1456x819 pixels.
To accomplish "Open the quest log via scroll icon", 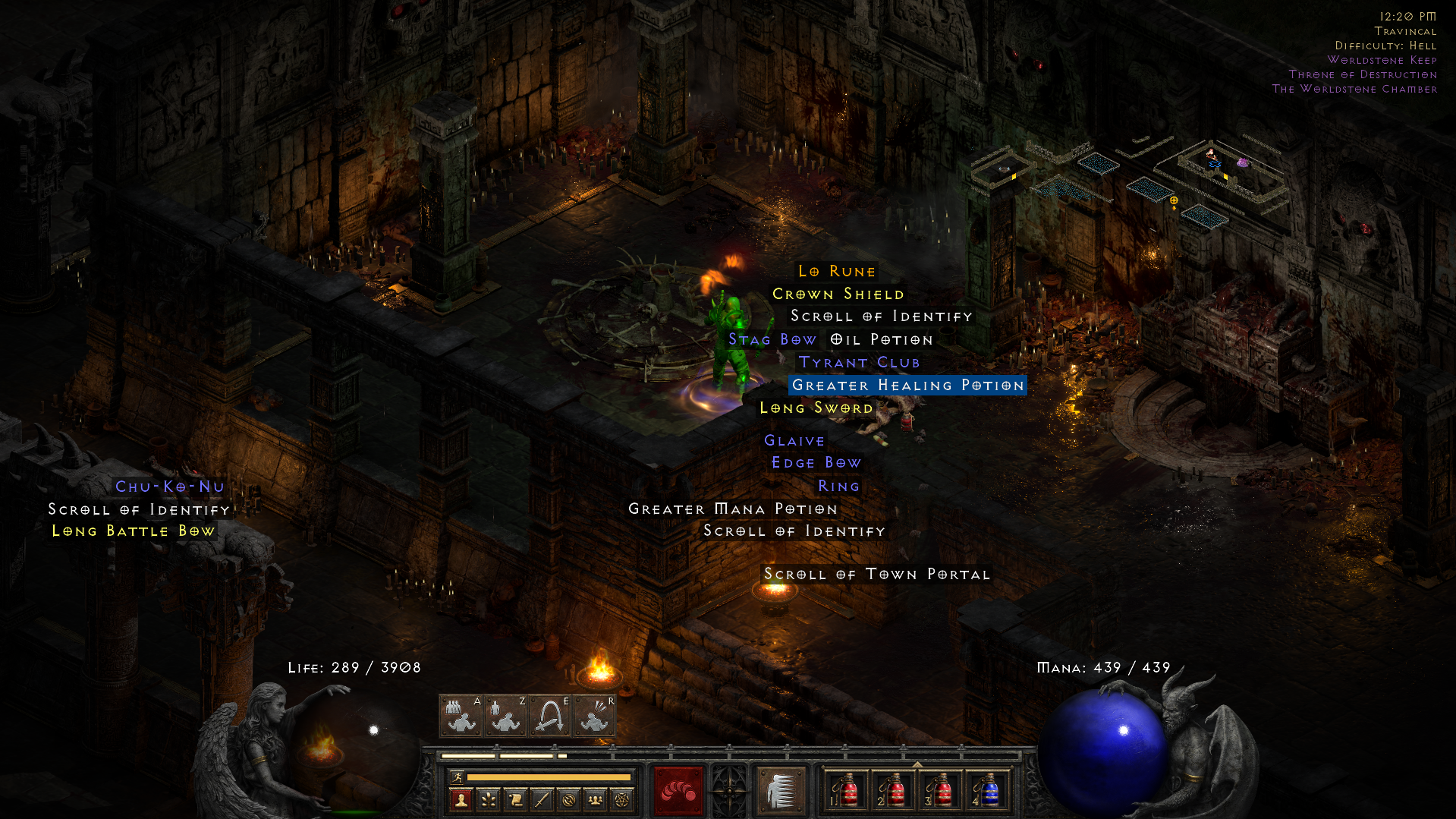I will (x=516, y=800).
